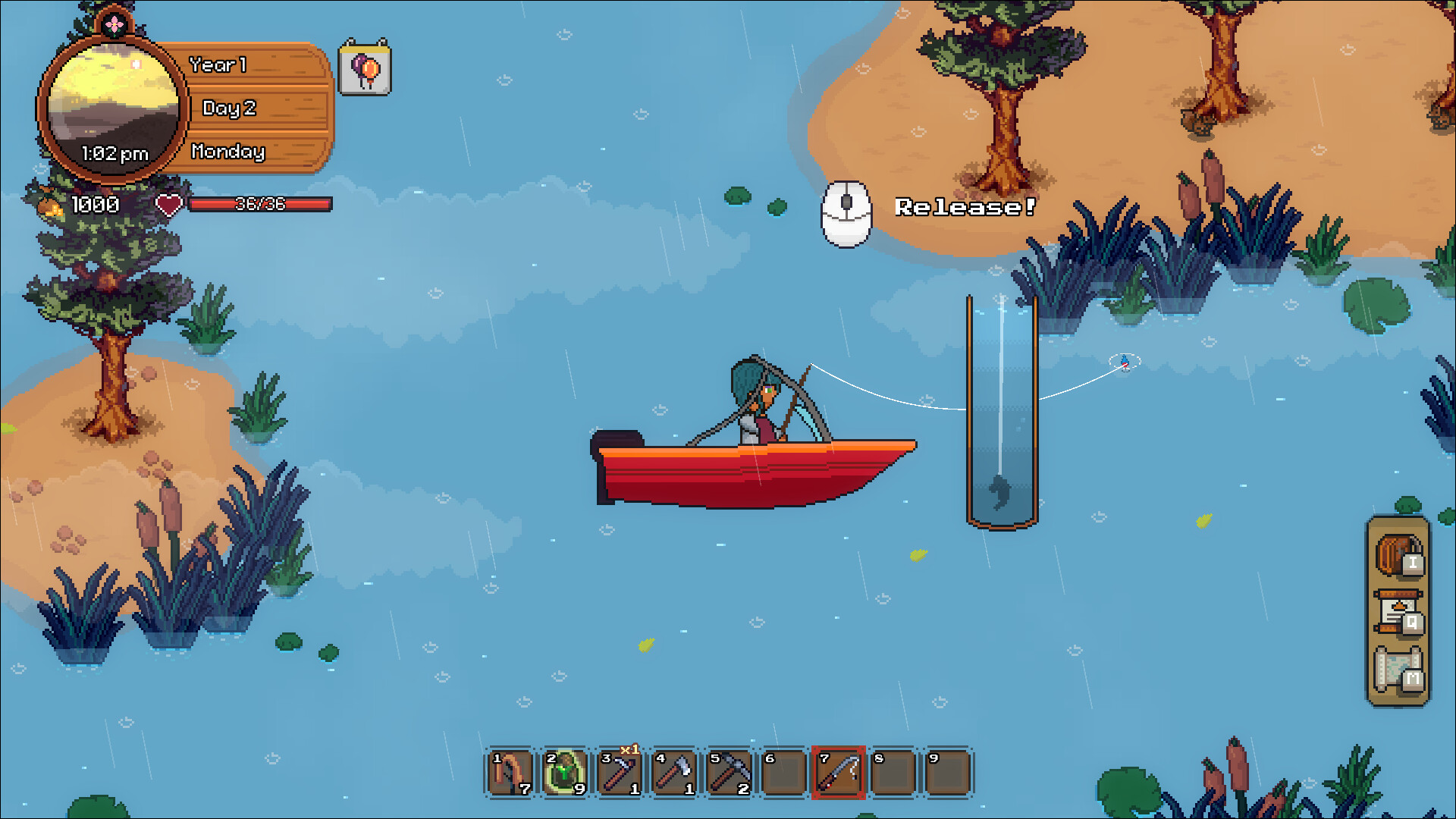Screen dimensions: 1456x819
Task: Click the vertical fishing progress gauge
Action: coord(1003,409)
